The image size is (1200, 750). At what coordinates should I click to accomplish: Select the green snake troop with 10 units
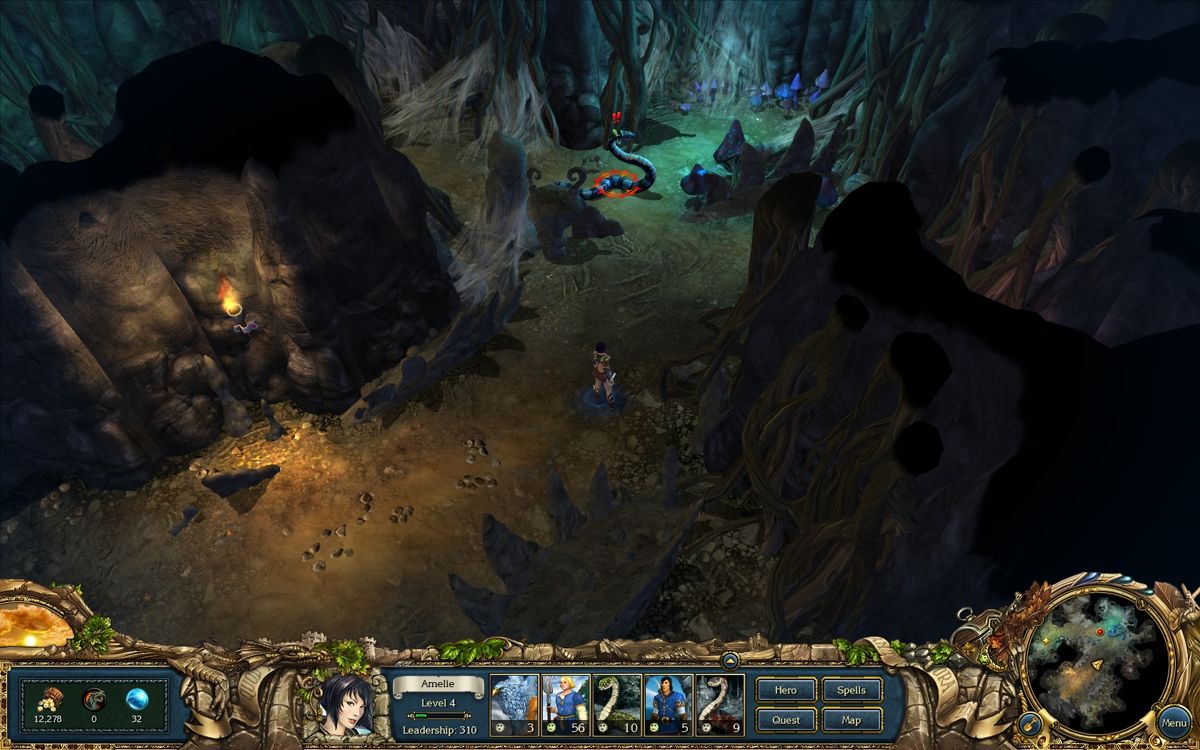617,706
